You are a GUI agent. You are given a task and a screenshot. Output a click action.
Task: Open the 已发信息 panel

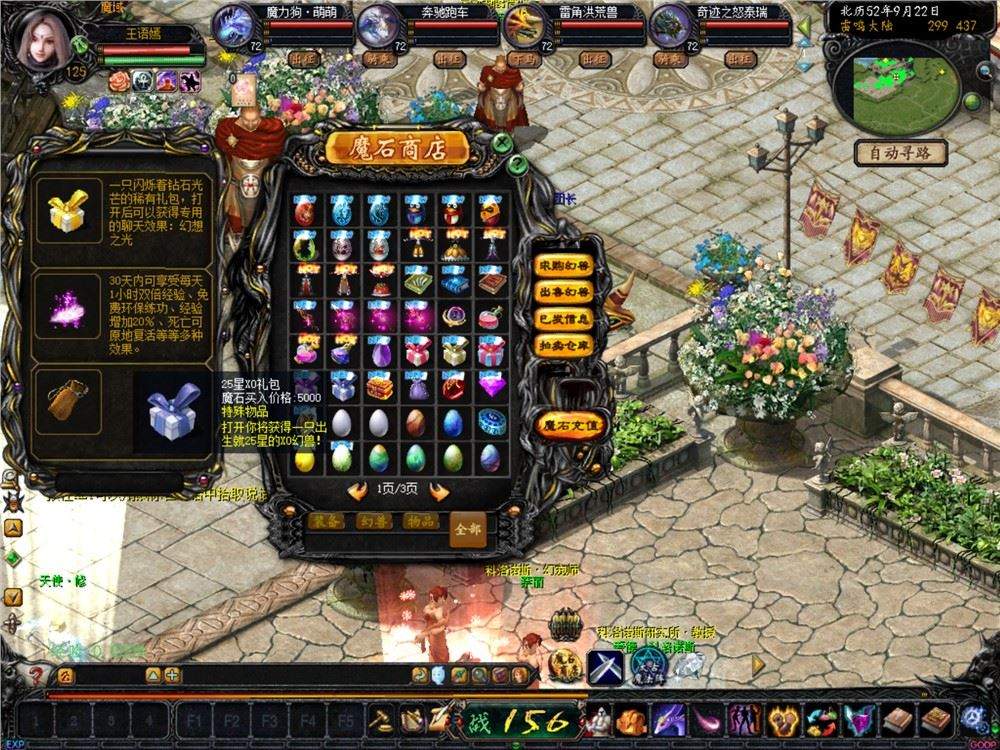(565, 318)
